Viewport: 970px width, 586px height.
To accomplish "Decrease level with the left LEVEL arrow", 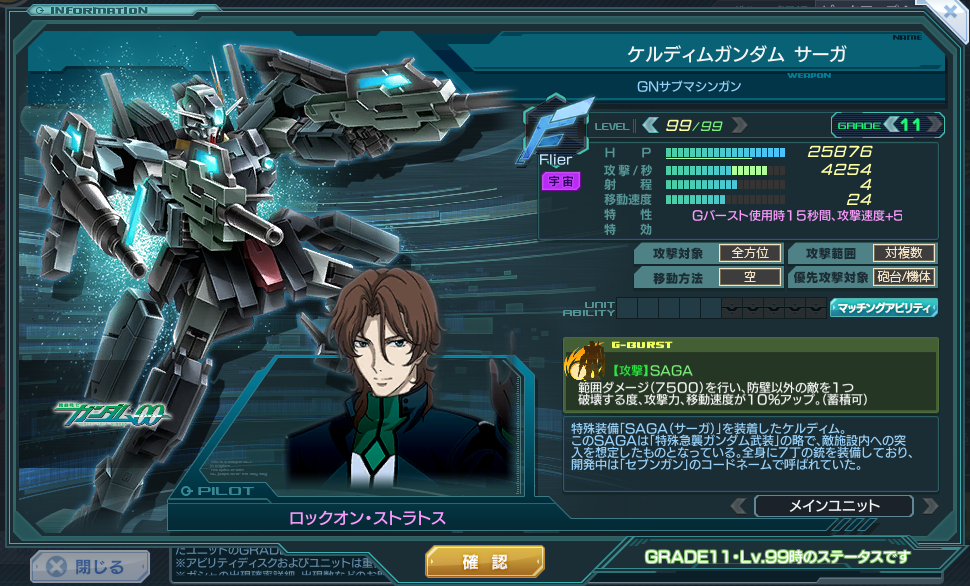I will (650, 125).
